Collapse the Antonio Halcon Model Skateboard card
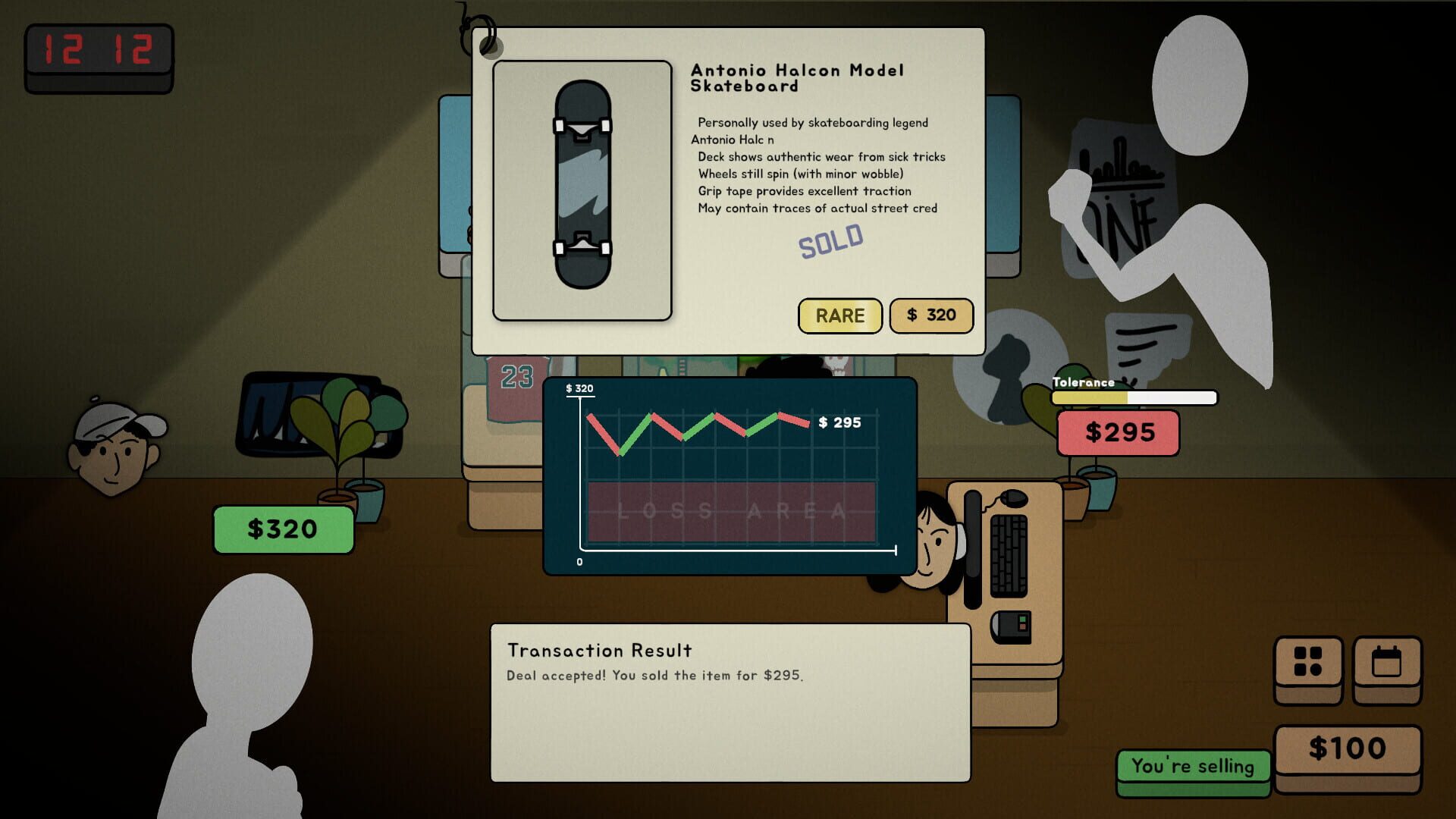The width and height of the screenshot is (1456, 819). 728,190
